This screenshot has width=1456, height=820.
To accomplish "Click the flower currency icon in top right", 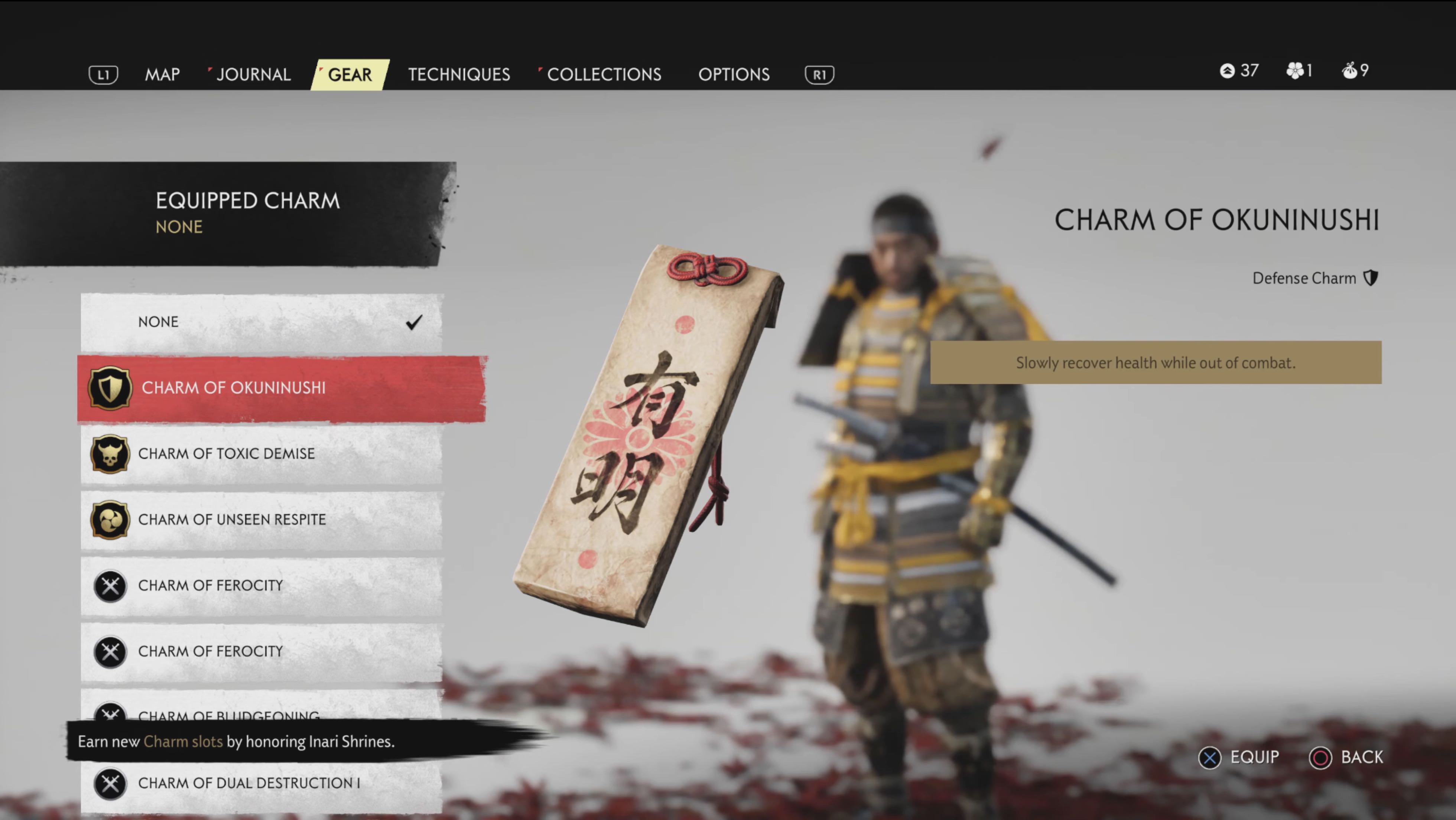I will 1296,71.
